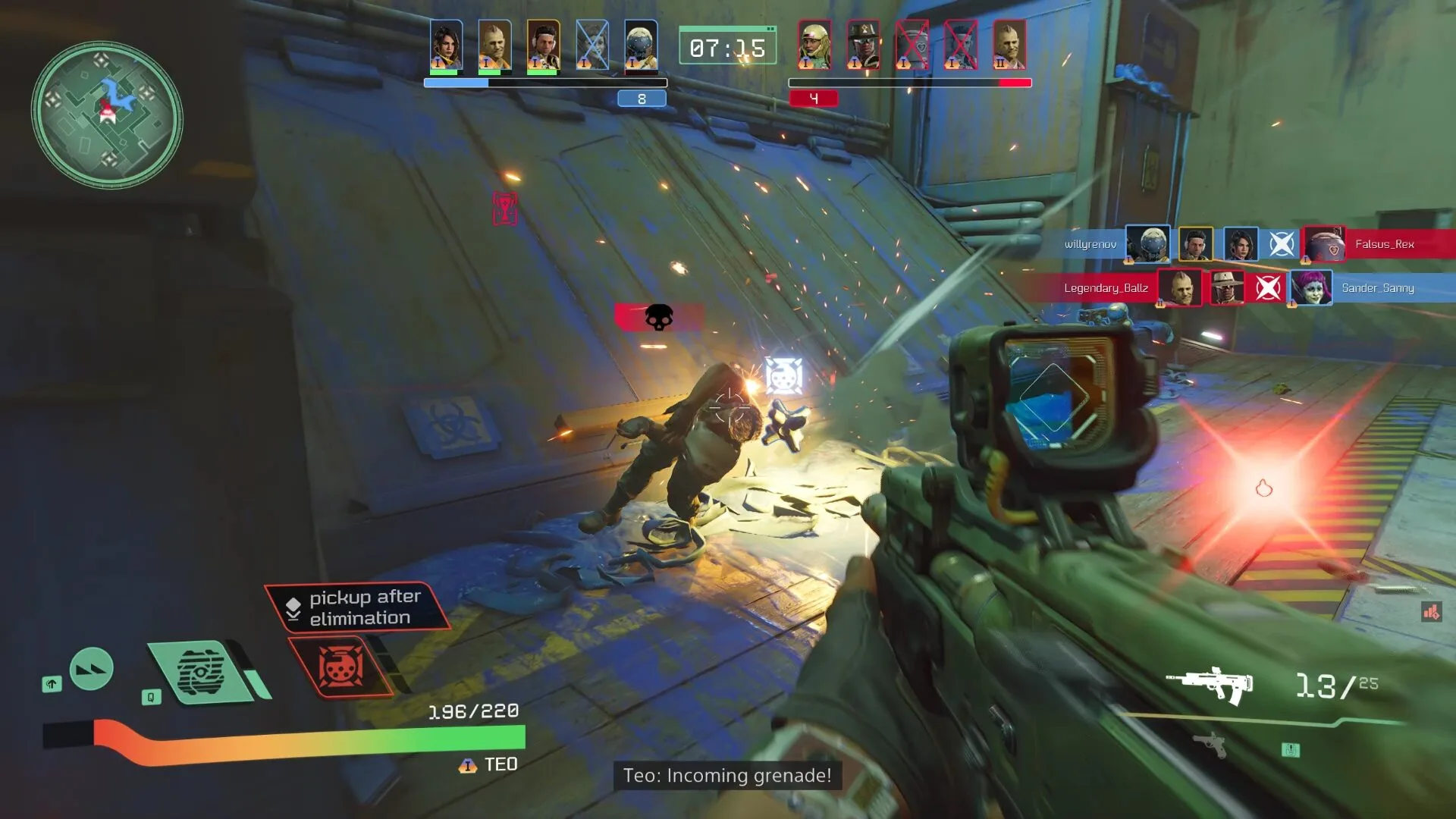Select the small green equipment icon near ammo
The height and width of the screenshot is (819, 1456).
tap(1291, 750)
